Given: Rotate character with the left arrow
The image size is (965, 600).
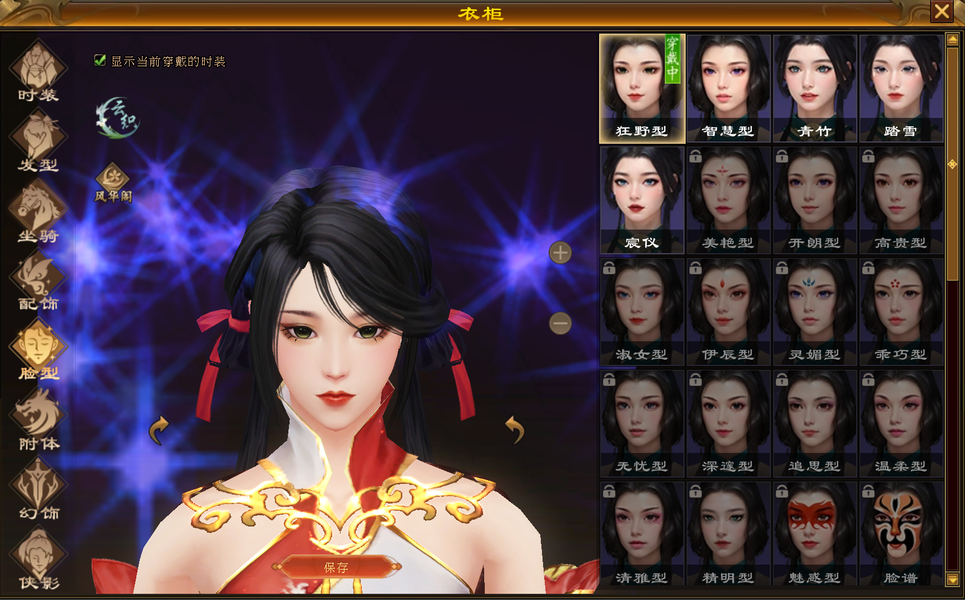Looking at the screenshot, I should (x=159, y=431).
